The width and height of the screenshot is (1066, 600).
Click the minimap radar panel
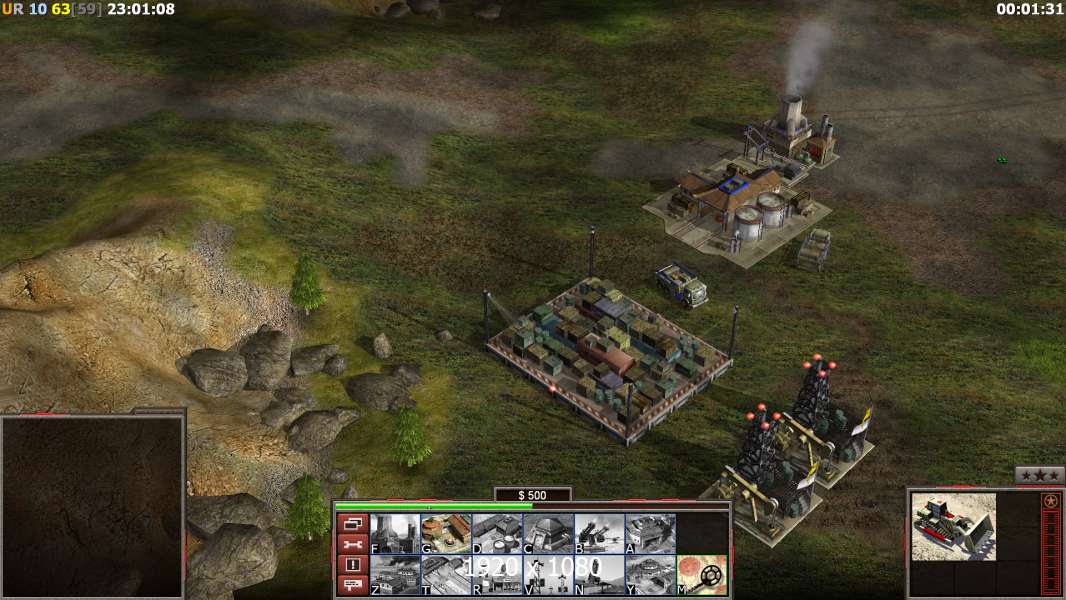pyautogui.click(x=92, y=507)
